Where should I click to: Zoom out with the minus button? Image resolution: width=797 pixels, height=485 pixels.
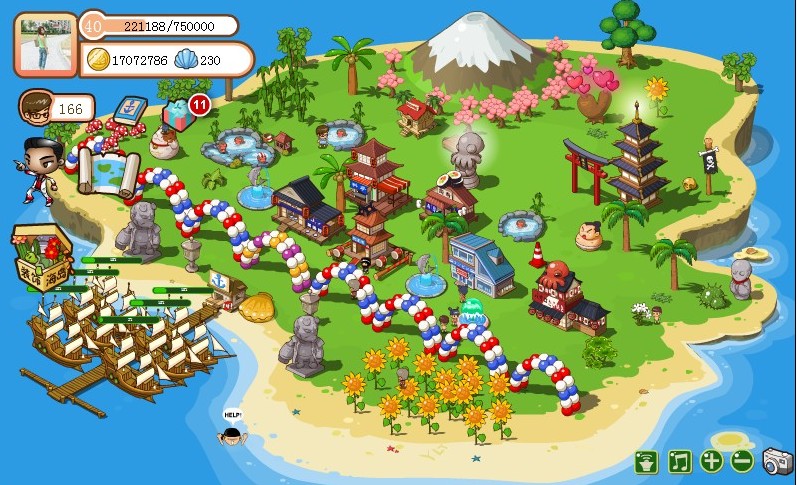tap(741, 461)
